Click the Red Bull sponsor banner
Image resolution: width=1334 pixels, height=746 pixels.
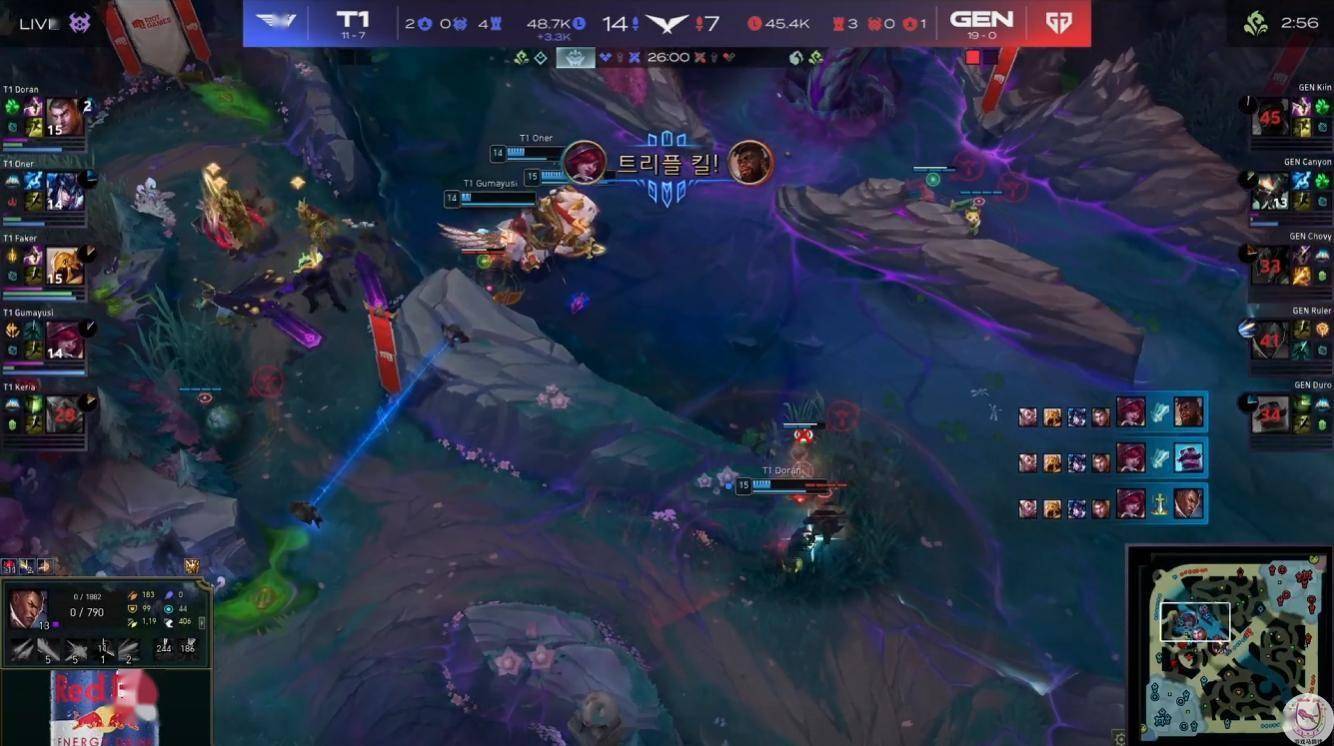105,708
